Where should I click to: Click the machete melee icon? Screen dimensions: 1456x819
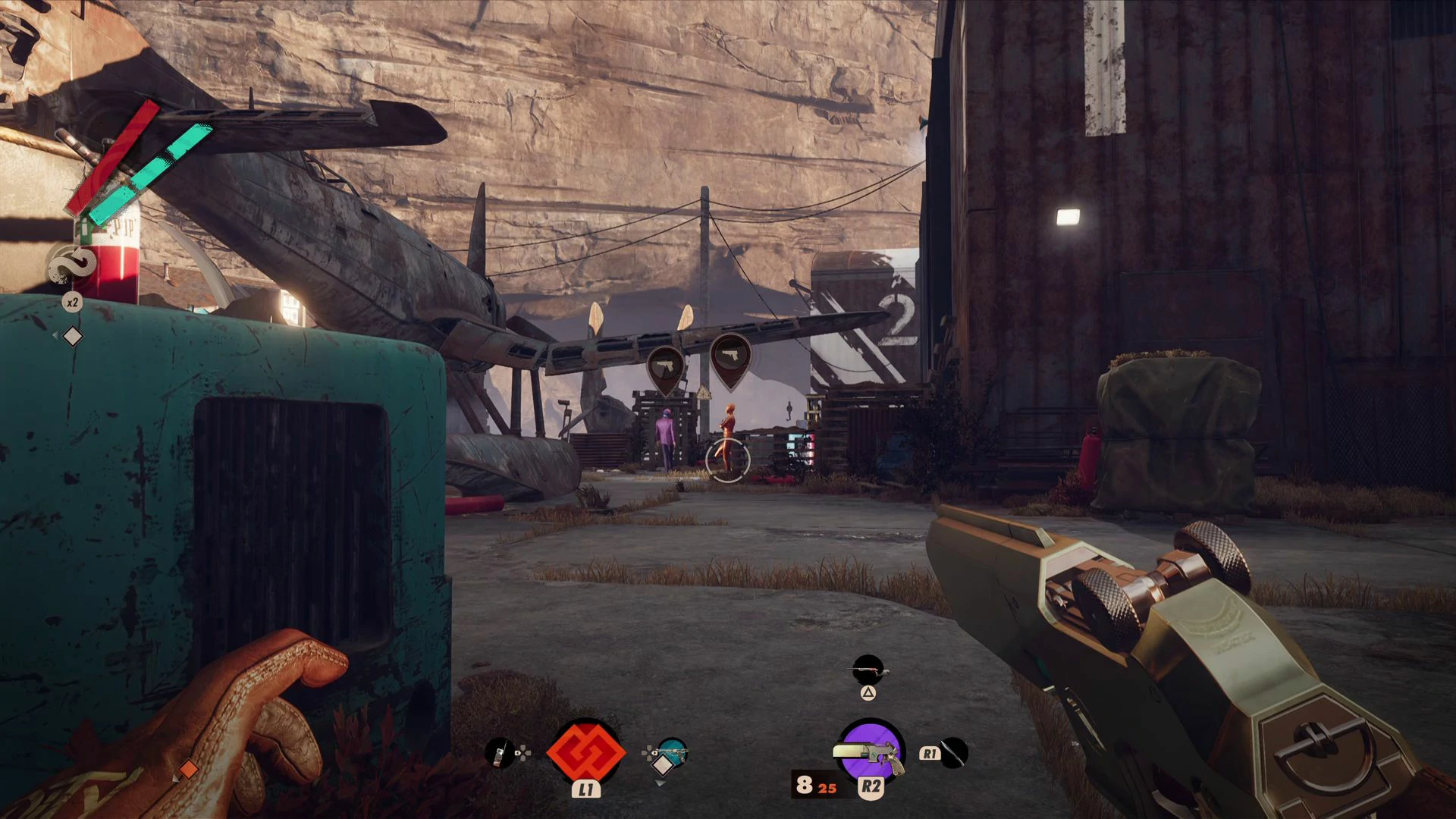(953, 753)
